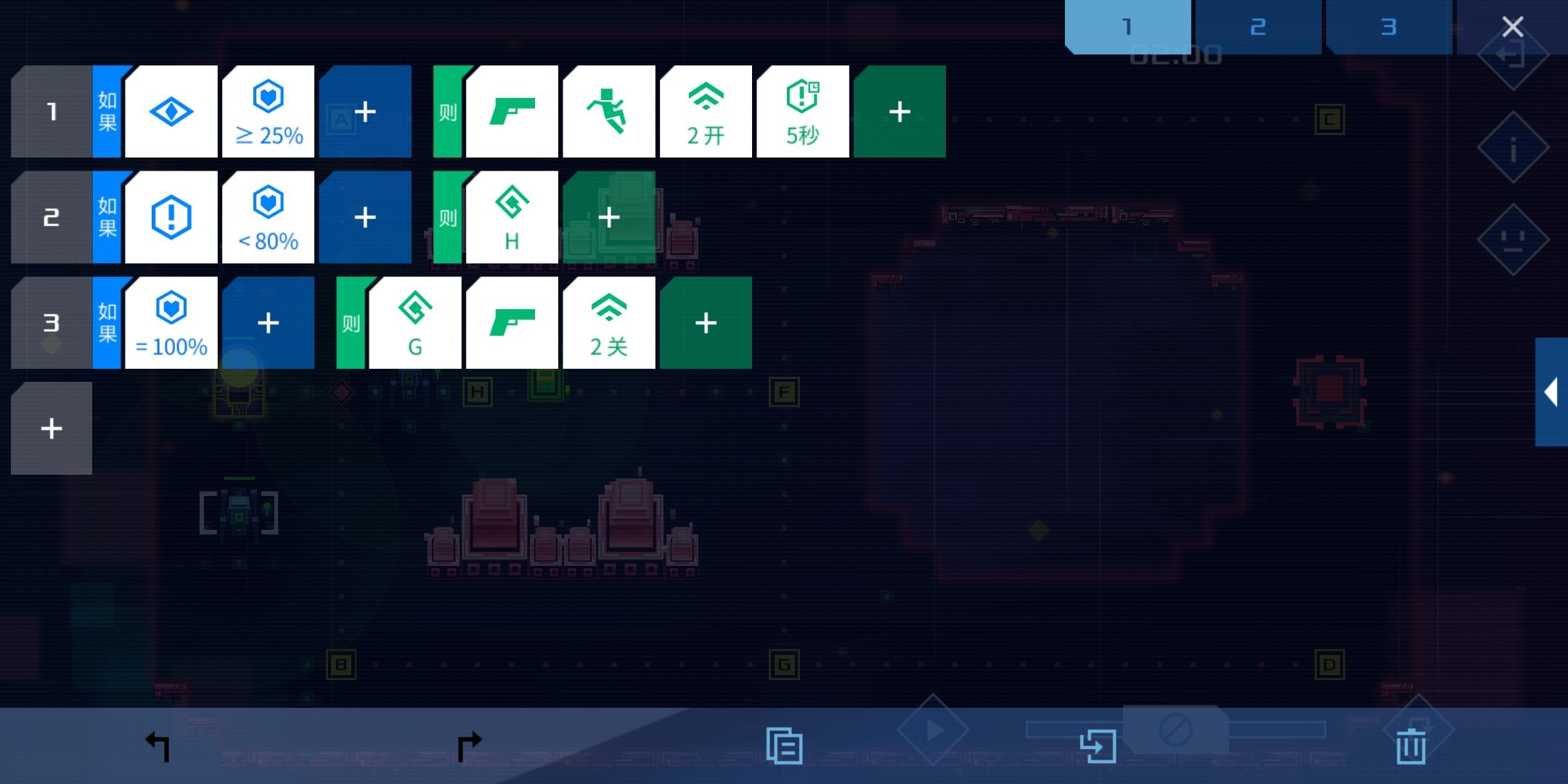Click the running movement action in rule 1
The image size is (1568, 784).
click(609, 112)
